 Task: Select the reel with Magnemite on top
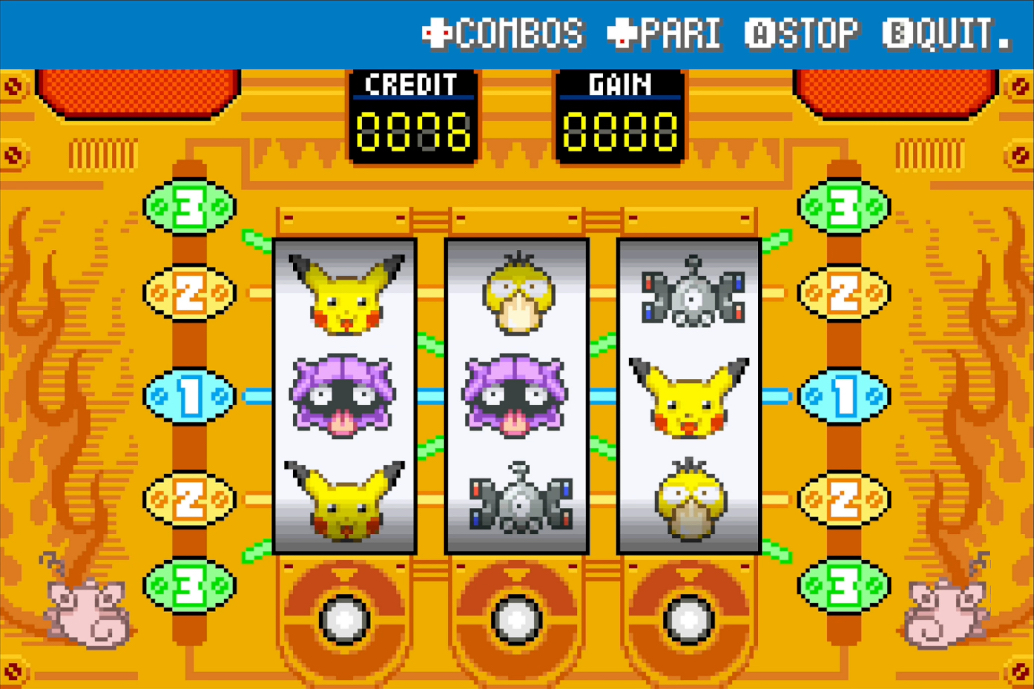pos(689,396)
